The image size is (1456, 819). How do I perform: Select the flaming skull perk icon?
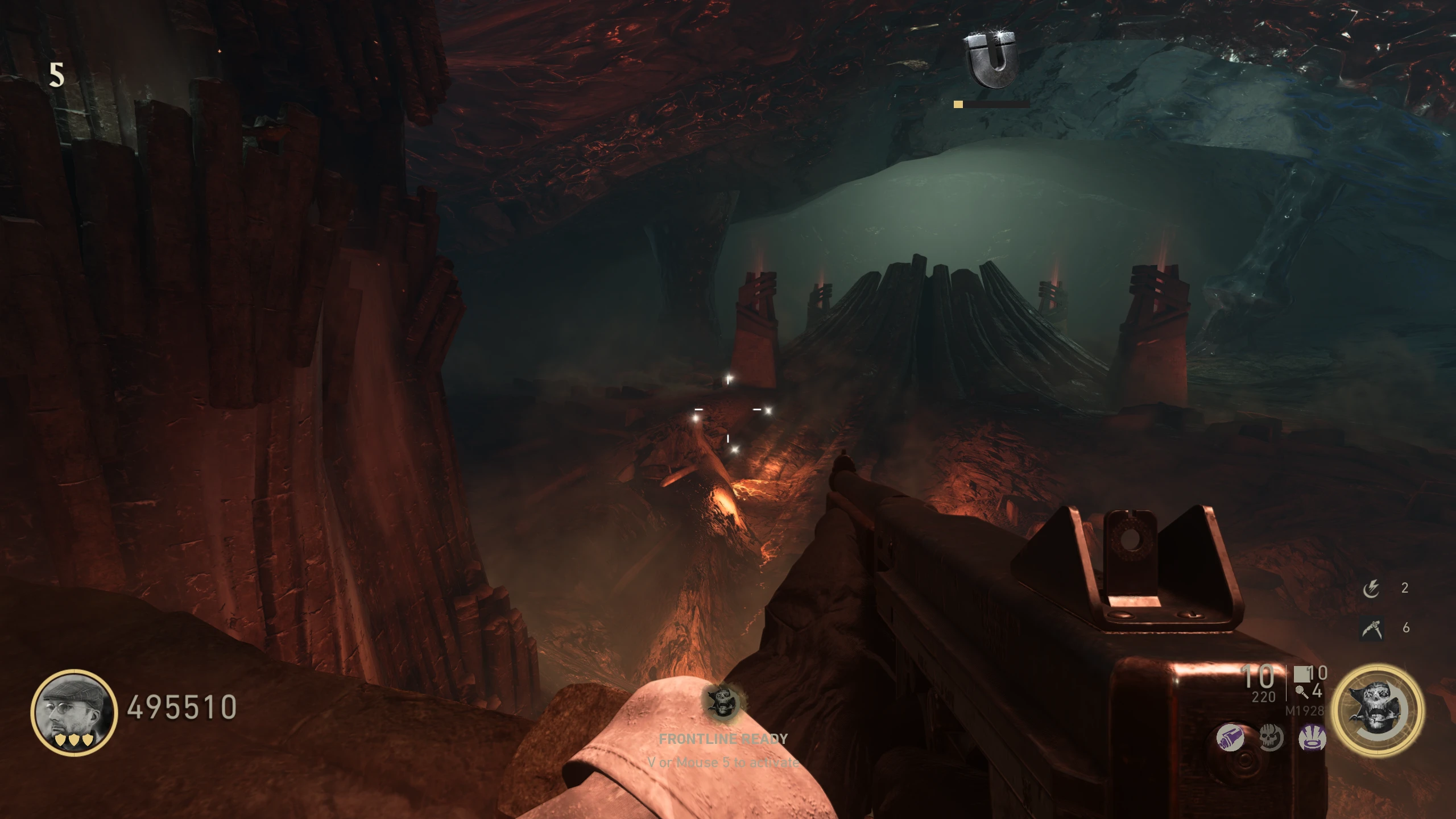point(1271,738)
